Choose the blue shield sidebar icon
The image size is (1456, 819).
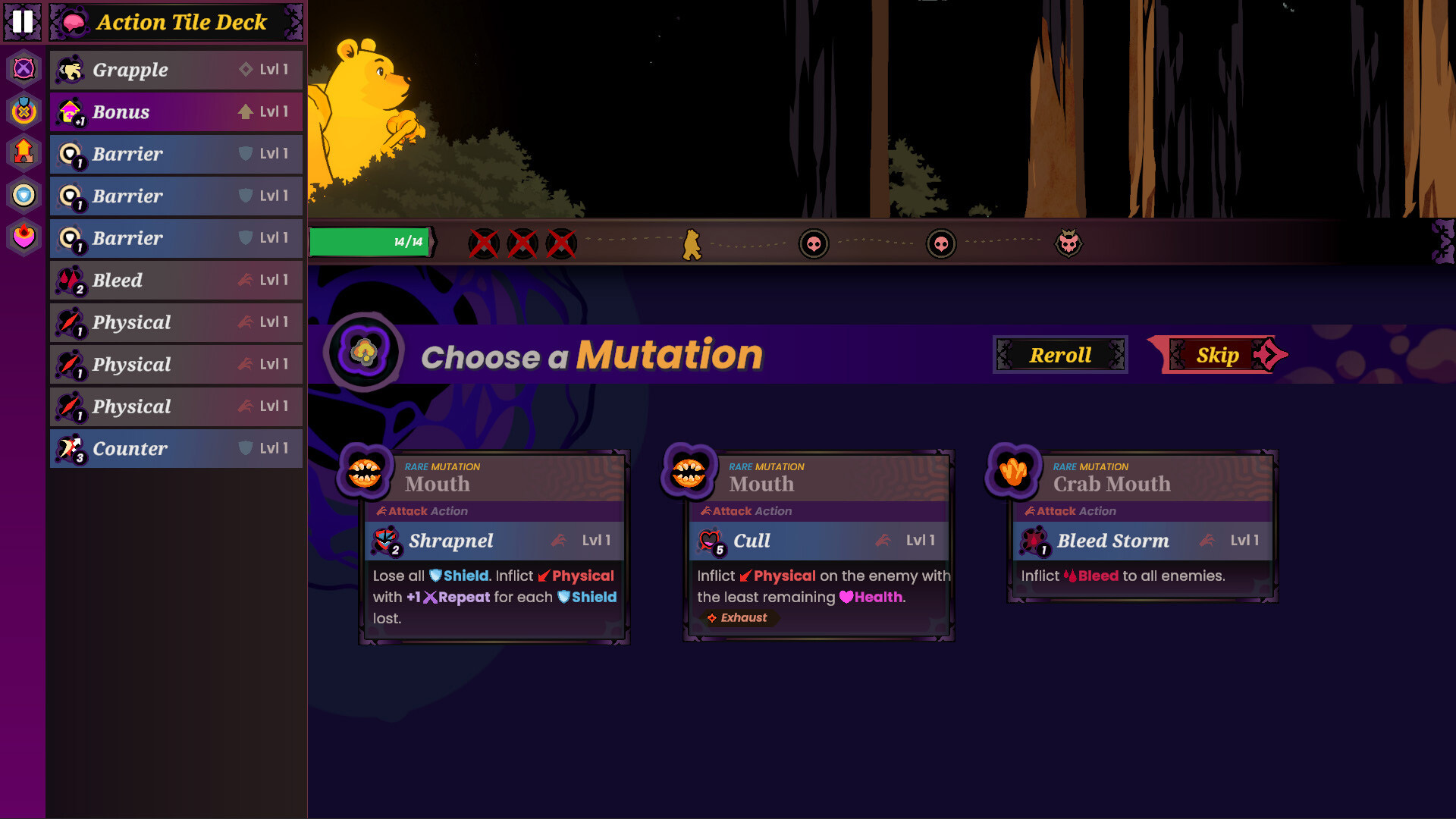coord(24,196)
